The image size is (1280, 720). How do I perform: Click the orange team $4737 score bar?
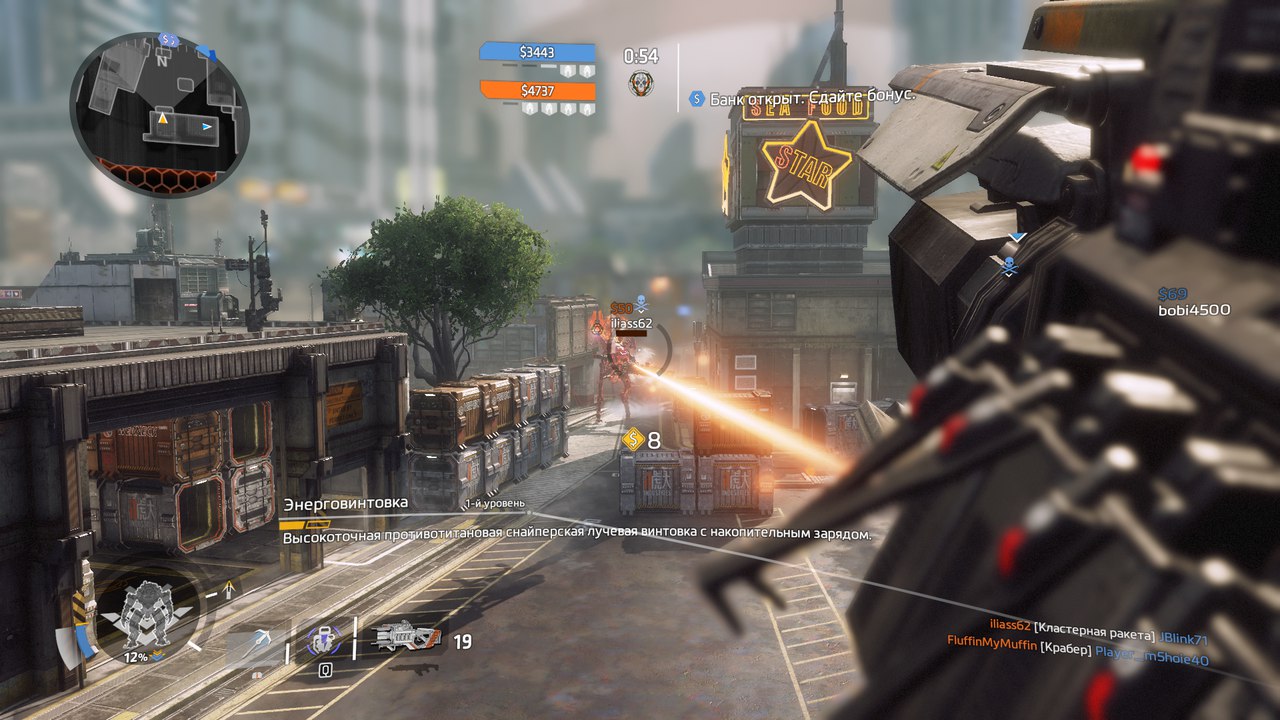click(537, 91)
